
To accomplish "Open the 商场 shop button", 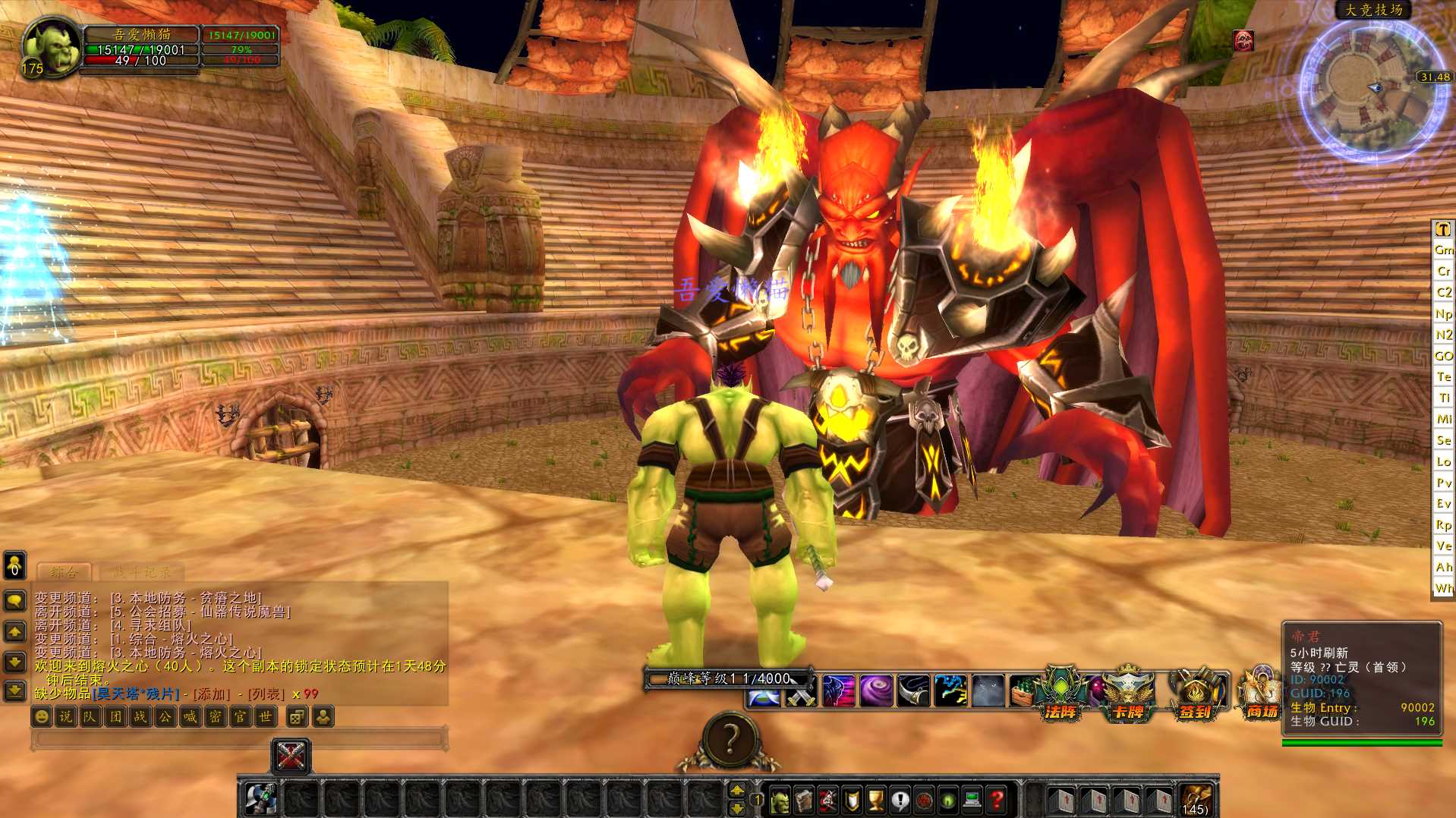I will point(1261,694).
